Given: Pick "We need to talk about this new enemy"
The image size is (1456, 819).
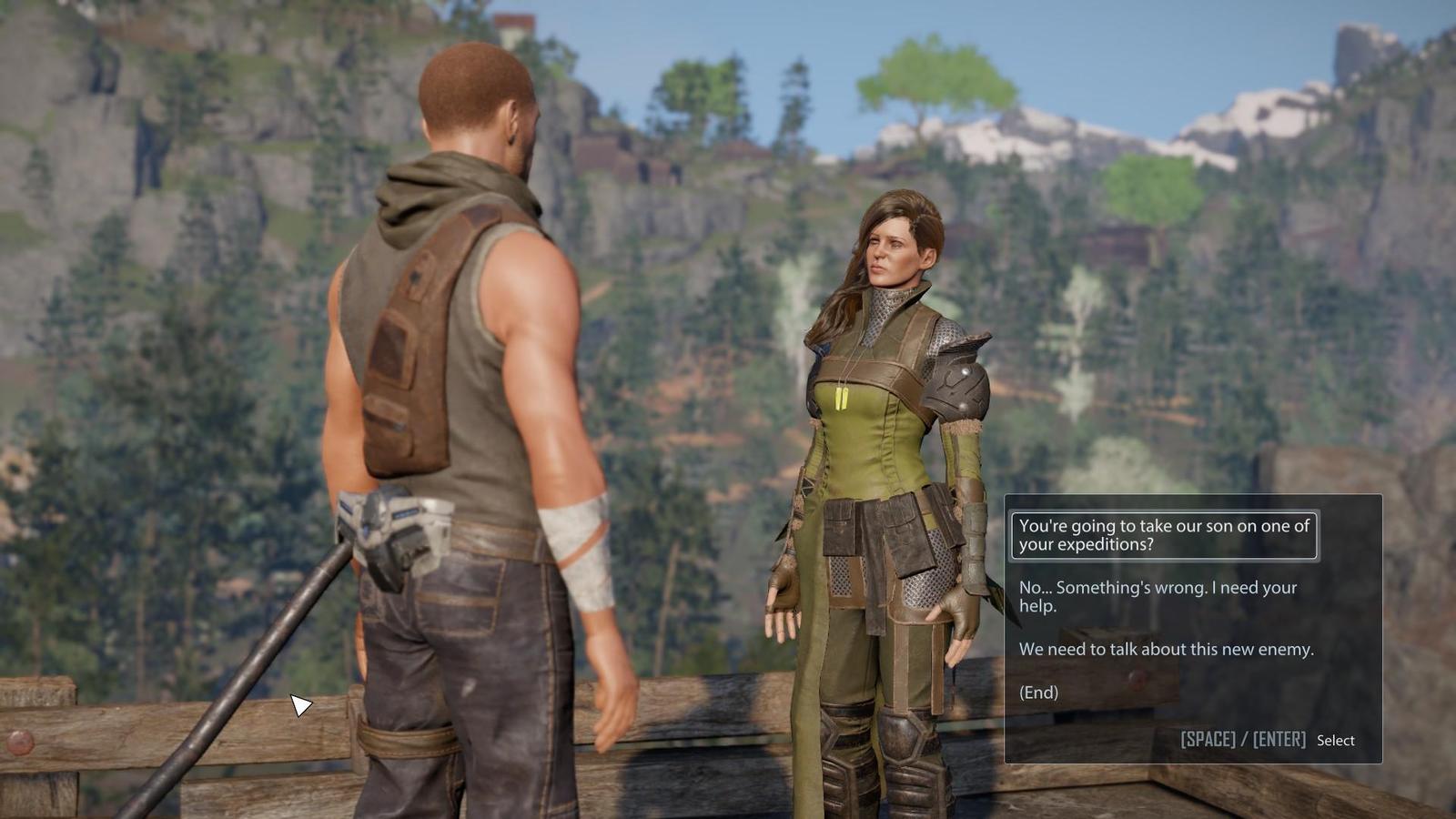Looking at the screenshot, I should pos(1166,649).
